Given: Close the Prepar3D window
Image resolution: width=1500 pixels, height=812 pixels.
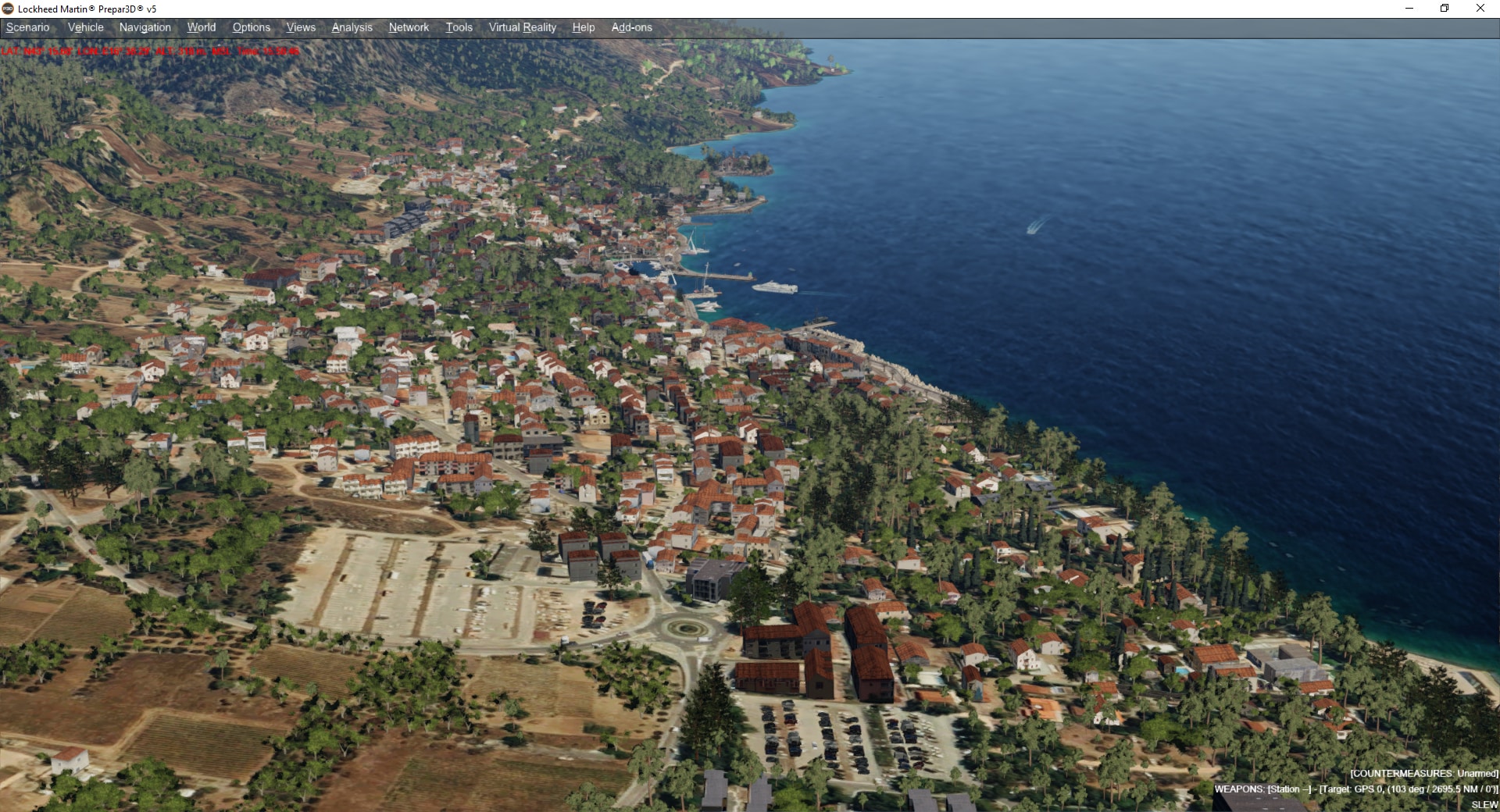Looking at the screenshot, I should coord(1480,9).
